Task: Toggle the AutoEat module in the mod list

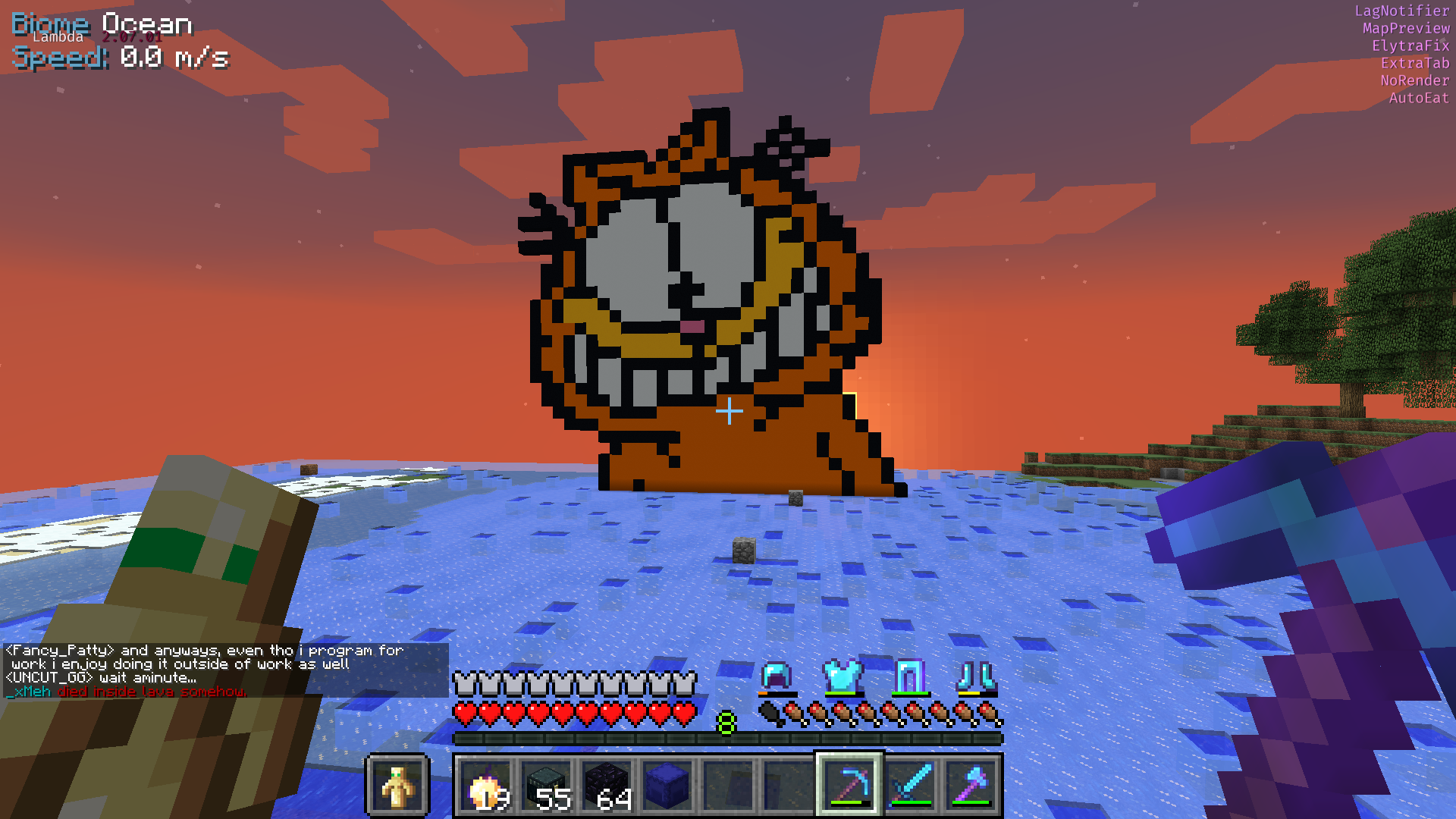Action: (1417, 98)
